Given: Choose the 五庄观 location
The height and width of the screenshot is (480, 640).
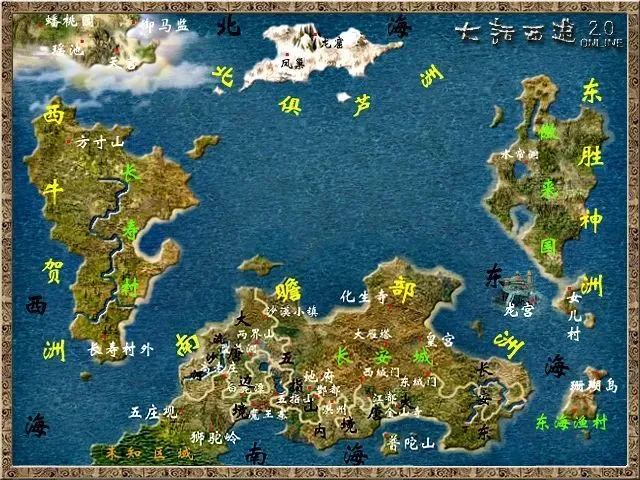Looking at the screenshot, I should tap(152, 411).
